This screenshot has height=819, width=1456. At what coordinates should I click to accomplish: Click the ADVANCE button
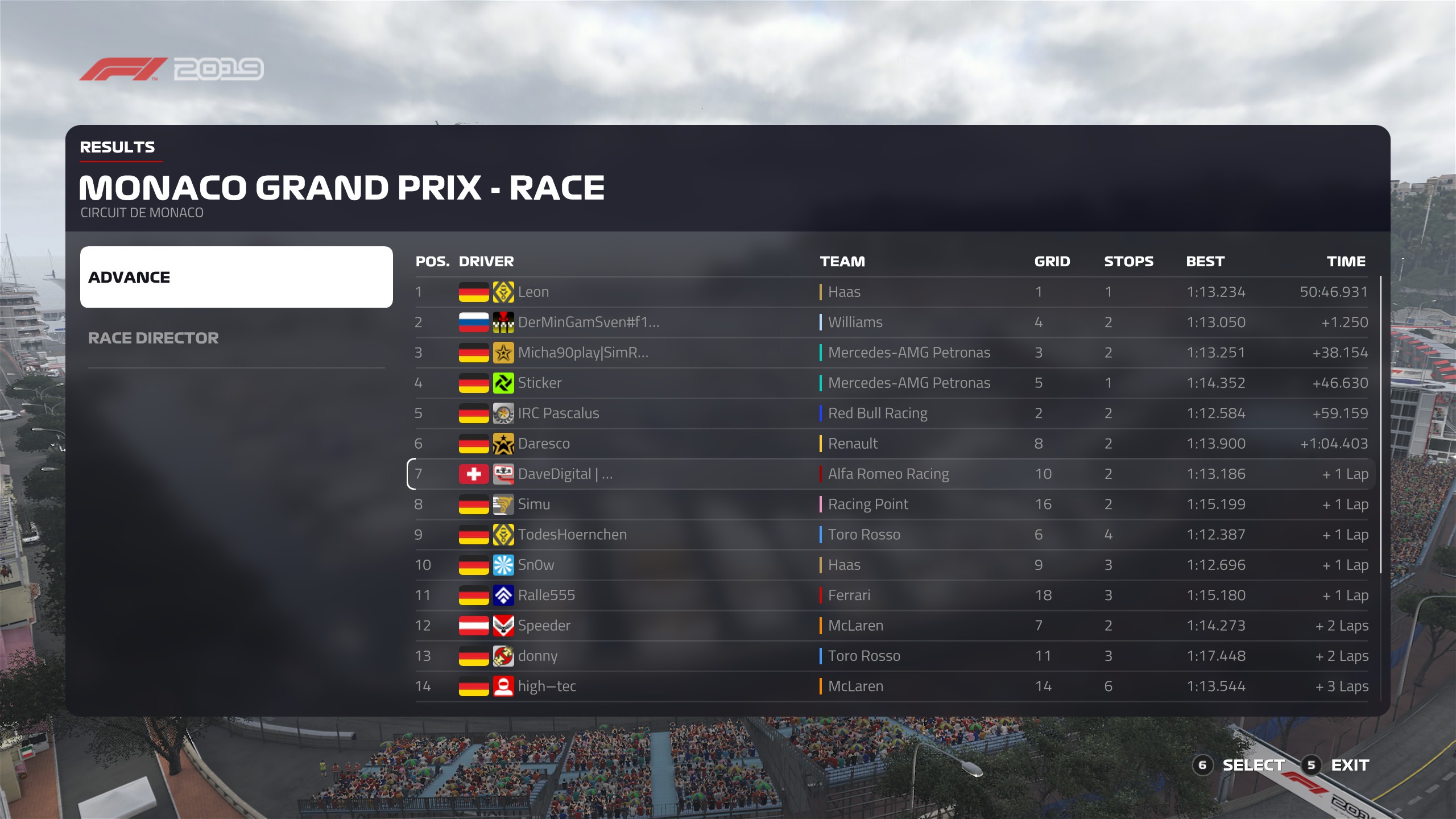pos(236,277)
